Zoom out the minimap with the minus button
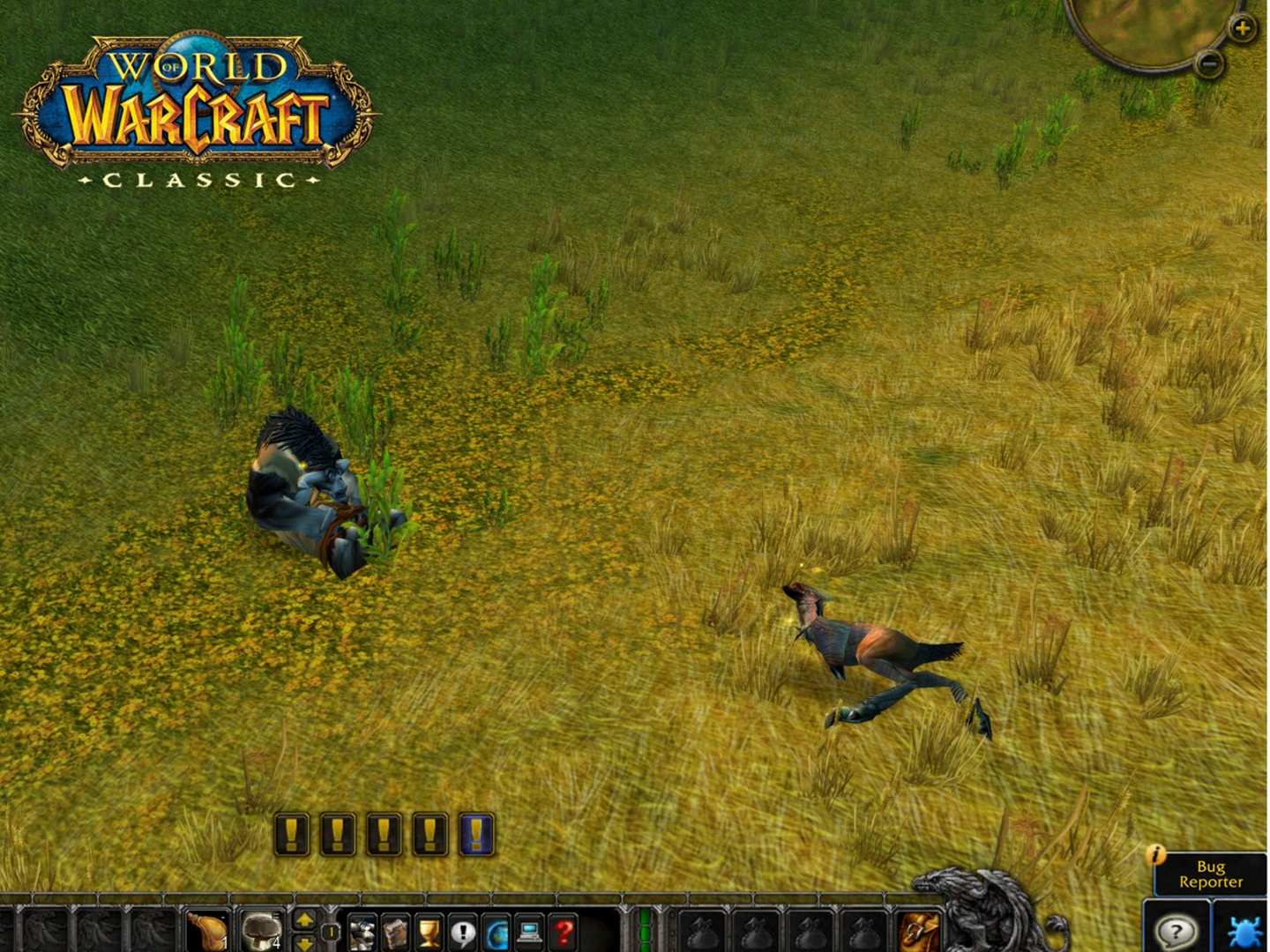 point(1210,63)
